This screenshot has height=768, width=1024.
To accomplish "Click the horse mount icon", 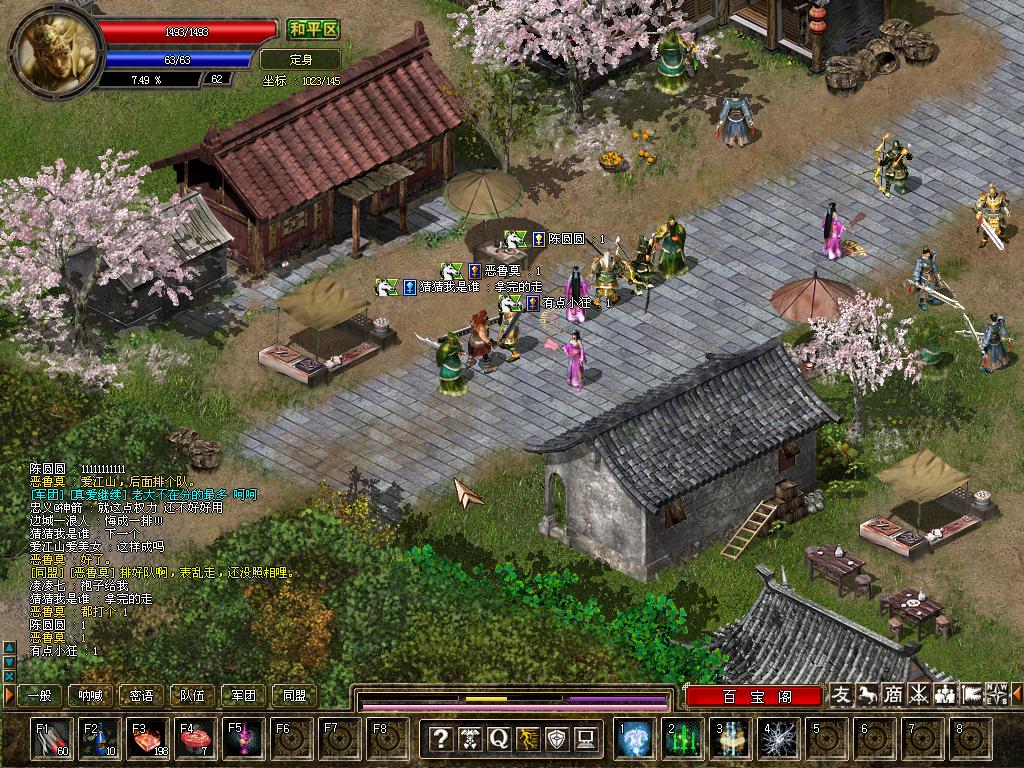I will (868, 694).
